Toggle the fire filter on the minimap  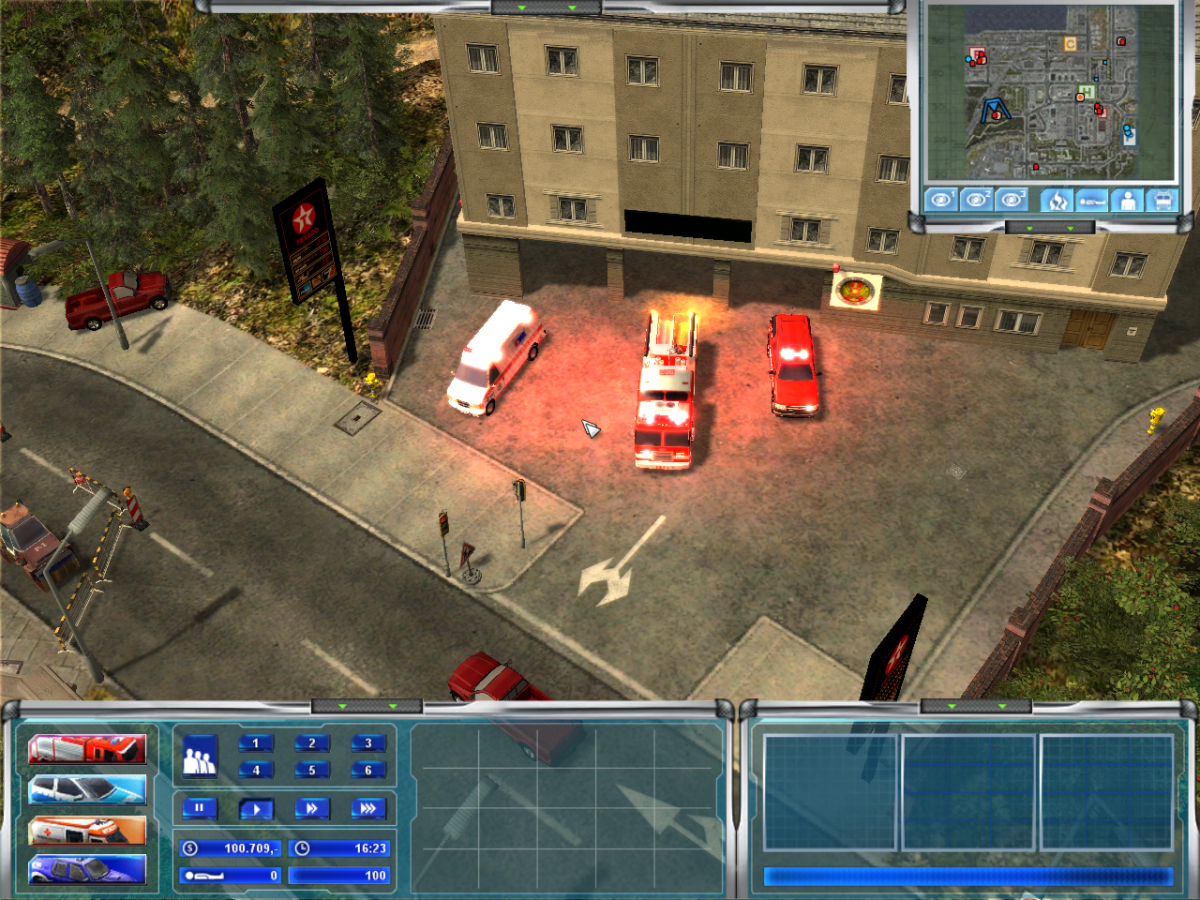click(1056, 199)
